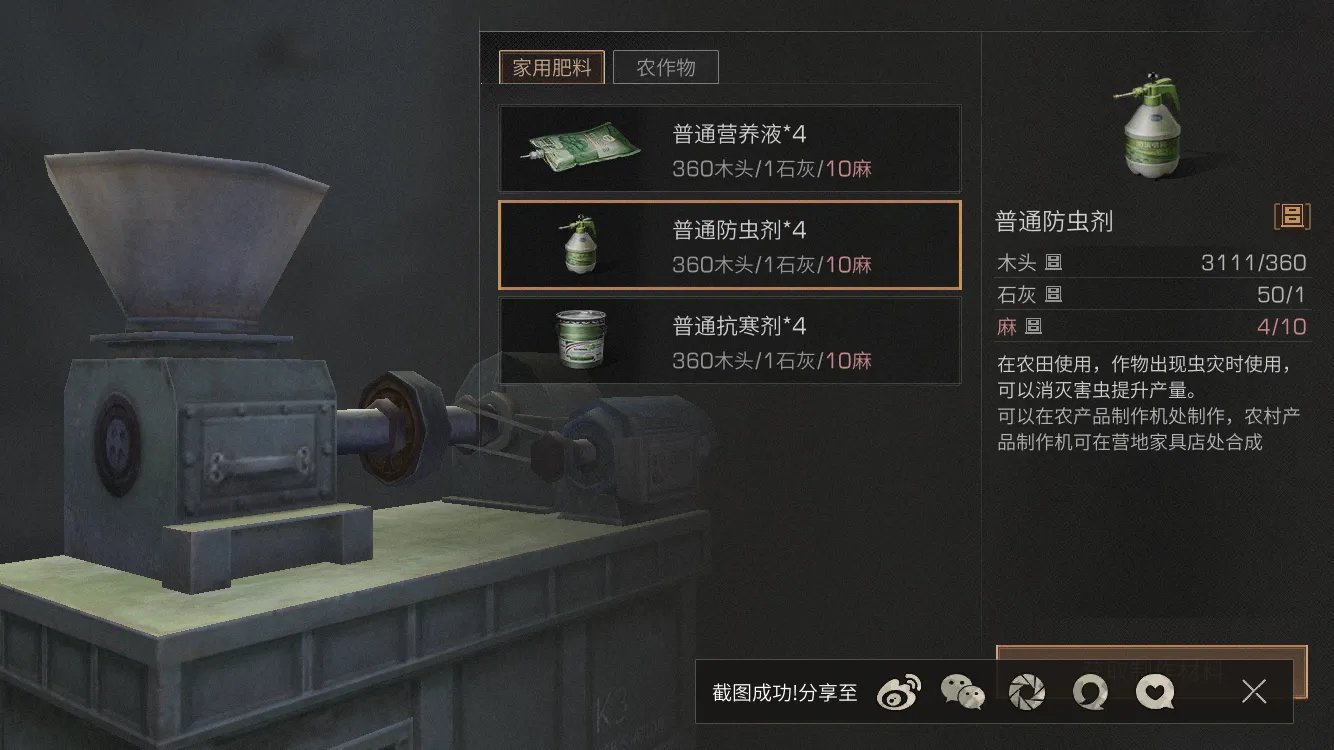Click the highlighted 普通防虫剂*4 recipe row
This screenshot has width=1334, height=750.
(730, 245)
